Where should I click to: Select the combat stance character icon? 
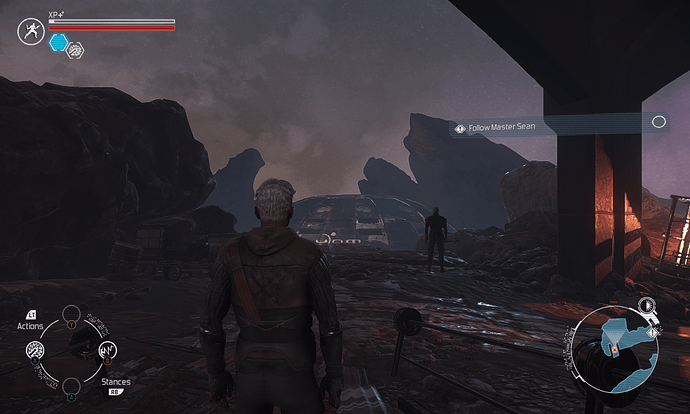(x=29, y=31)
